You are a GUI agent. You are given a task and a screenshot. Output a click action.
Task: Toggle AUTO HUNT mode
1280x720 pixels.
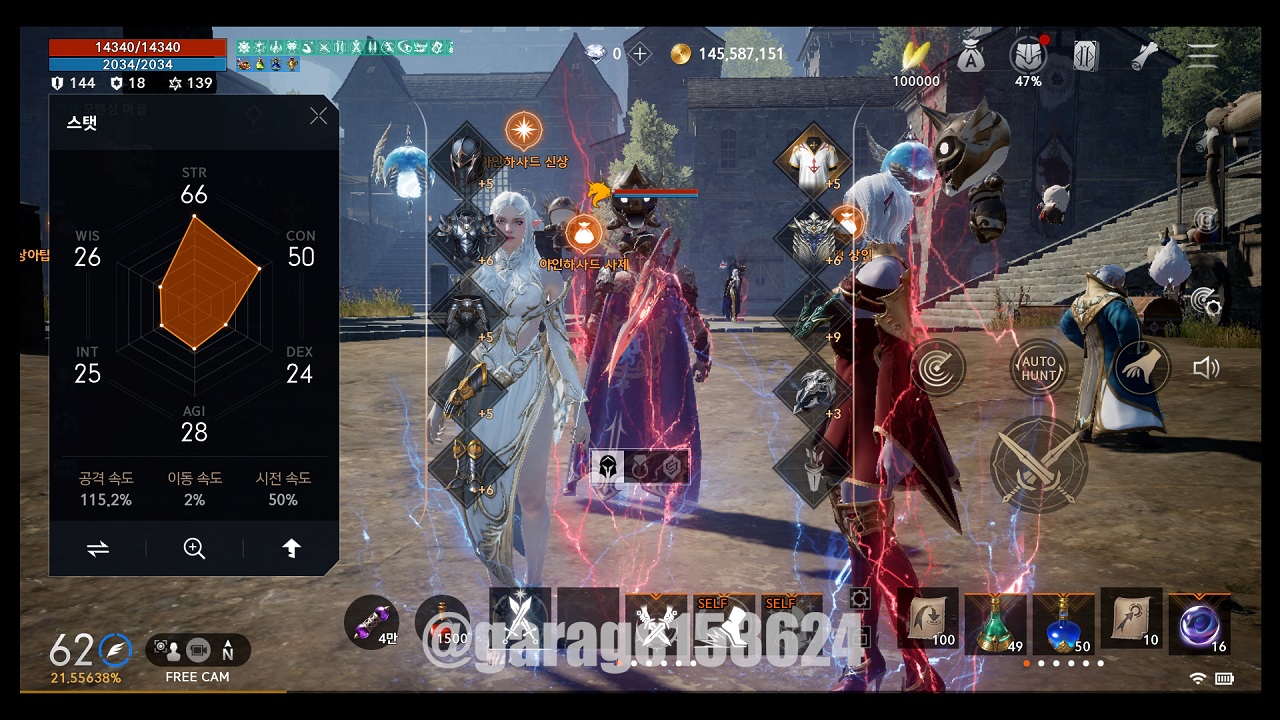click(x=1037, y=366)
